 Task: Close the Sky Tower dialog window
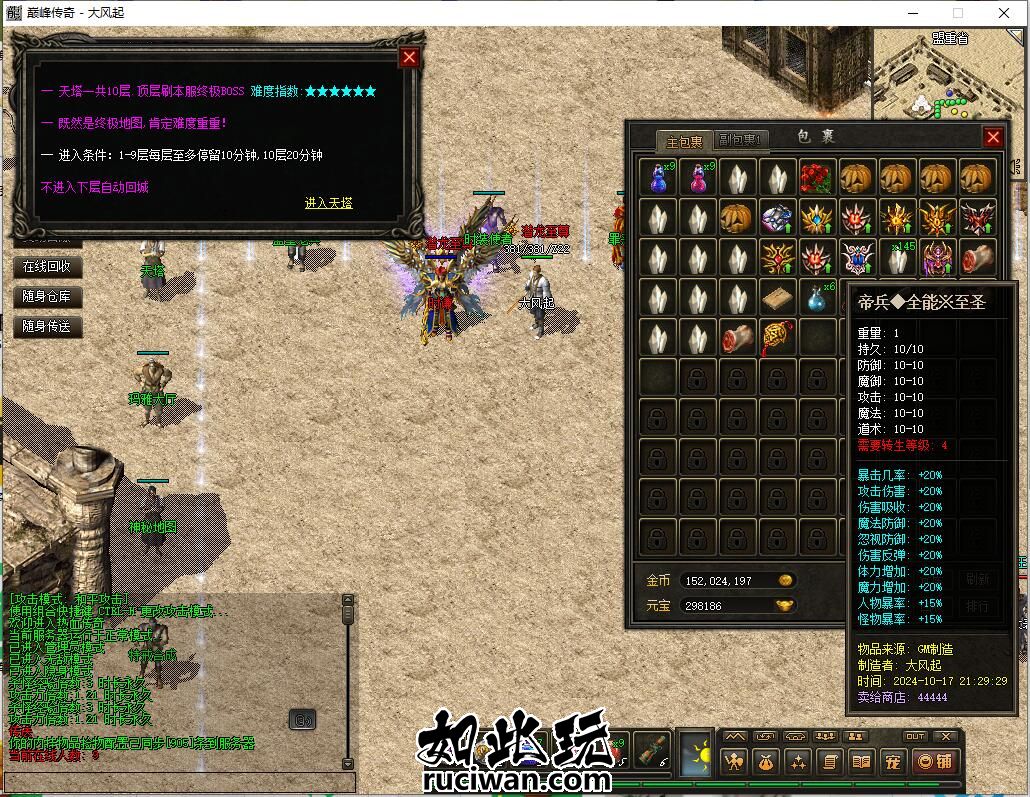coord(409,57)
